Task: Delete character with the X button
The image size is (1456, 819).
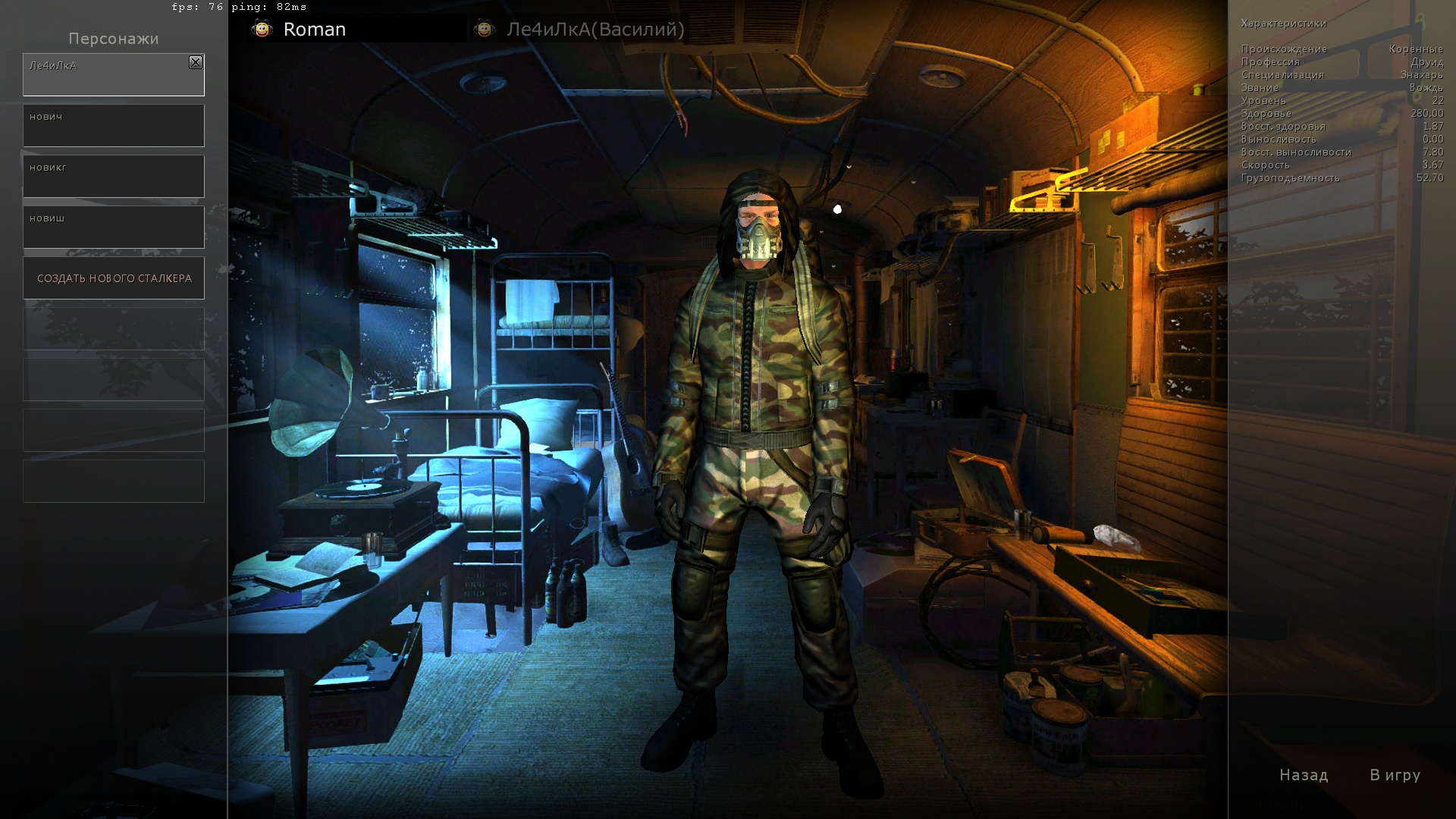Action: tap(196, 62)
